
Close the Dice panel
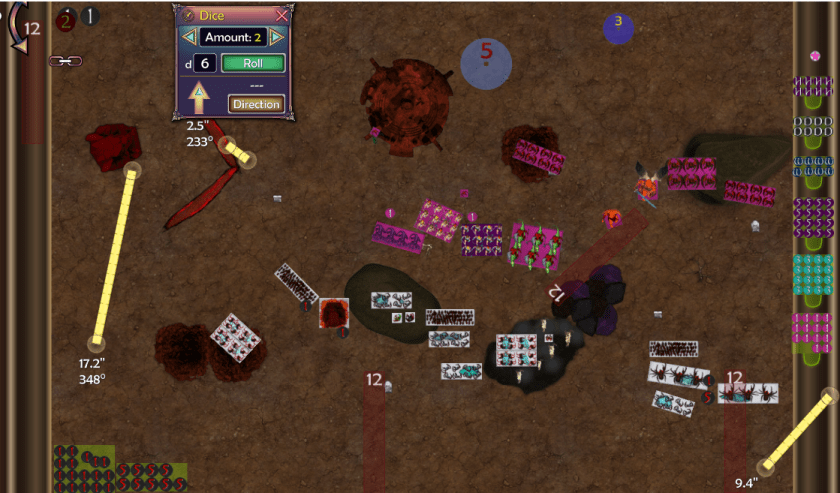tap(282, 15)
